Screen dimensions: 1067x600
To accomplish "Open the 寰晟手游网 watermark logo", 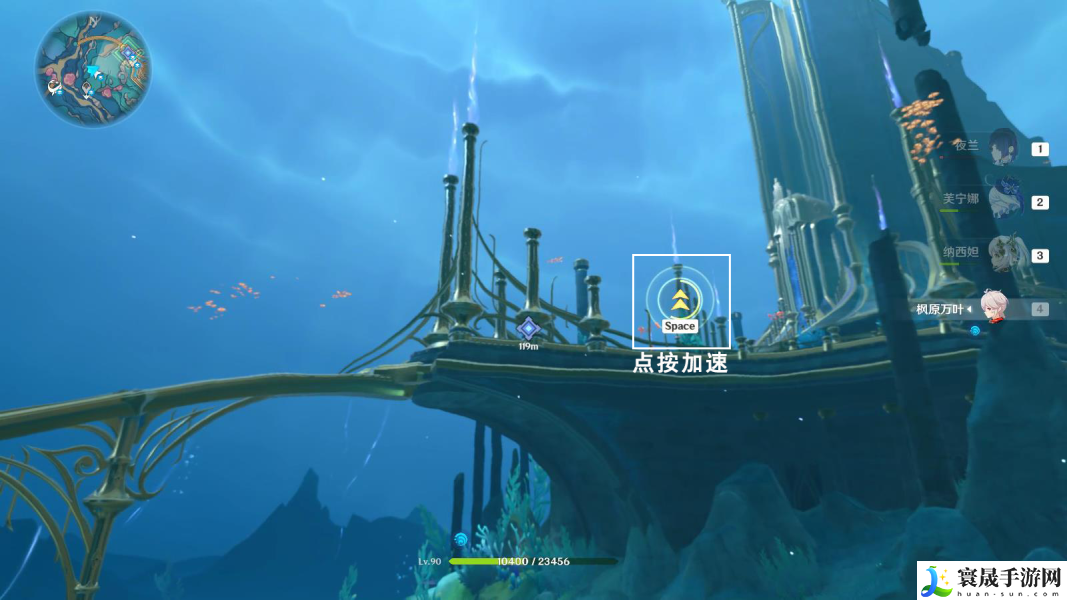I will [x=991, y=580].
